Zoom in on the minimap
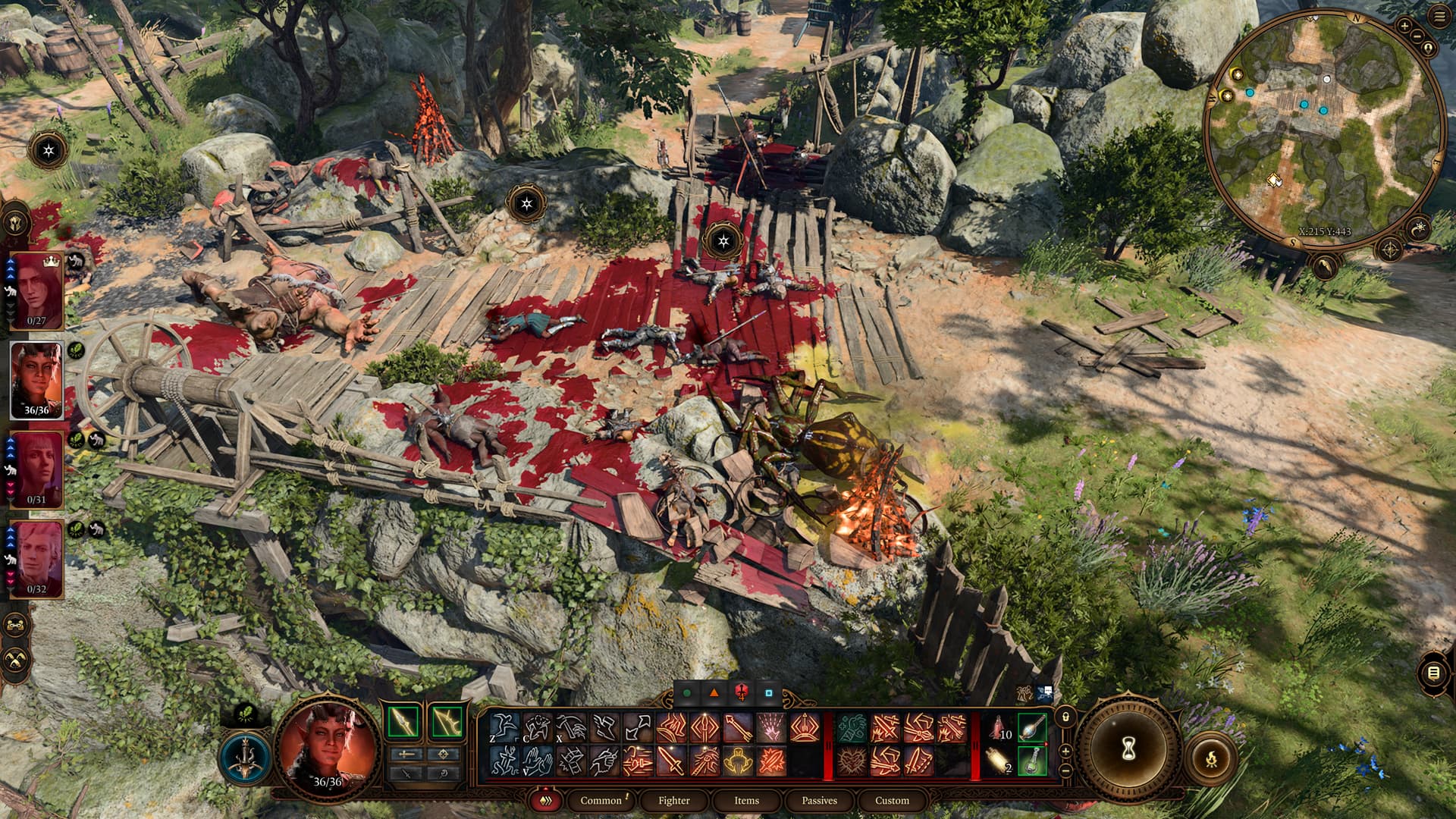Screen dimensions: 1456x819 pos(1404,26)
